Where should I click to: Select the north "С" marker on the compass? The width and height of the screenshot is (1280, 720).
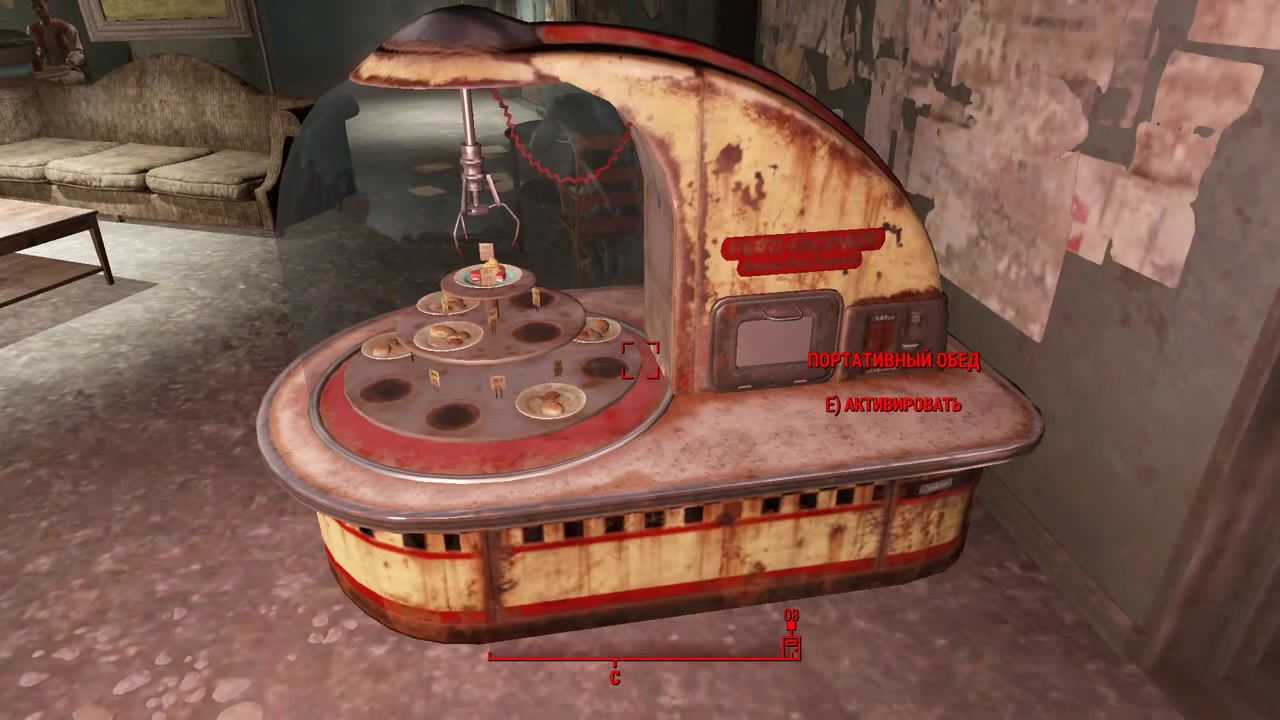click(x=613, y=678)
